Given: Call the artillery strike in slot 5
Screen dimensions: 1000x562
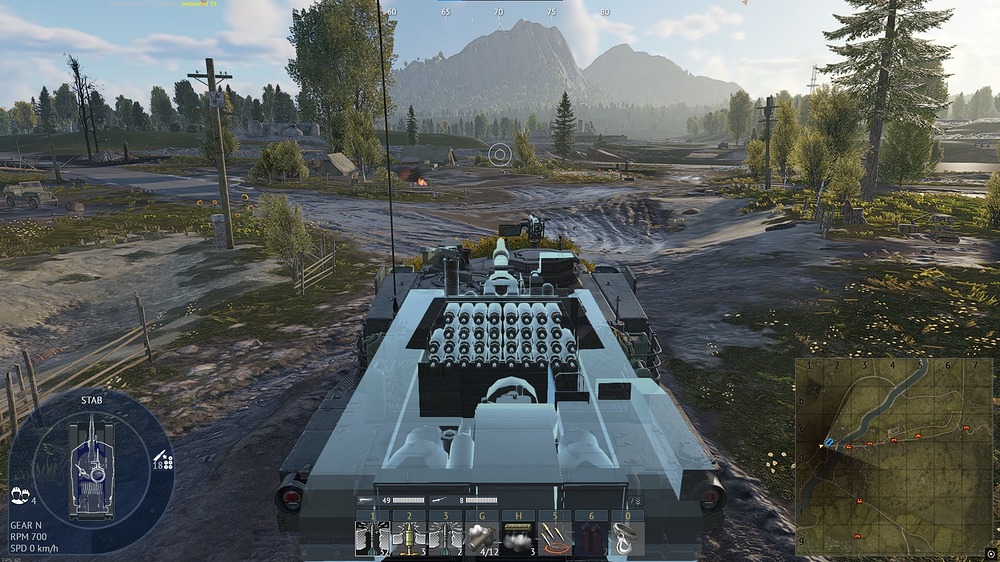Looking at the screenshot, I should (x=554, y=538).
